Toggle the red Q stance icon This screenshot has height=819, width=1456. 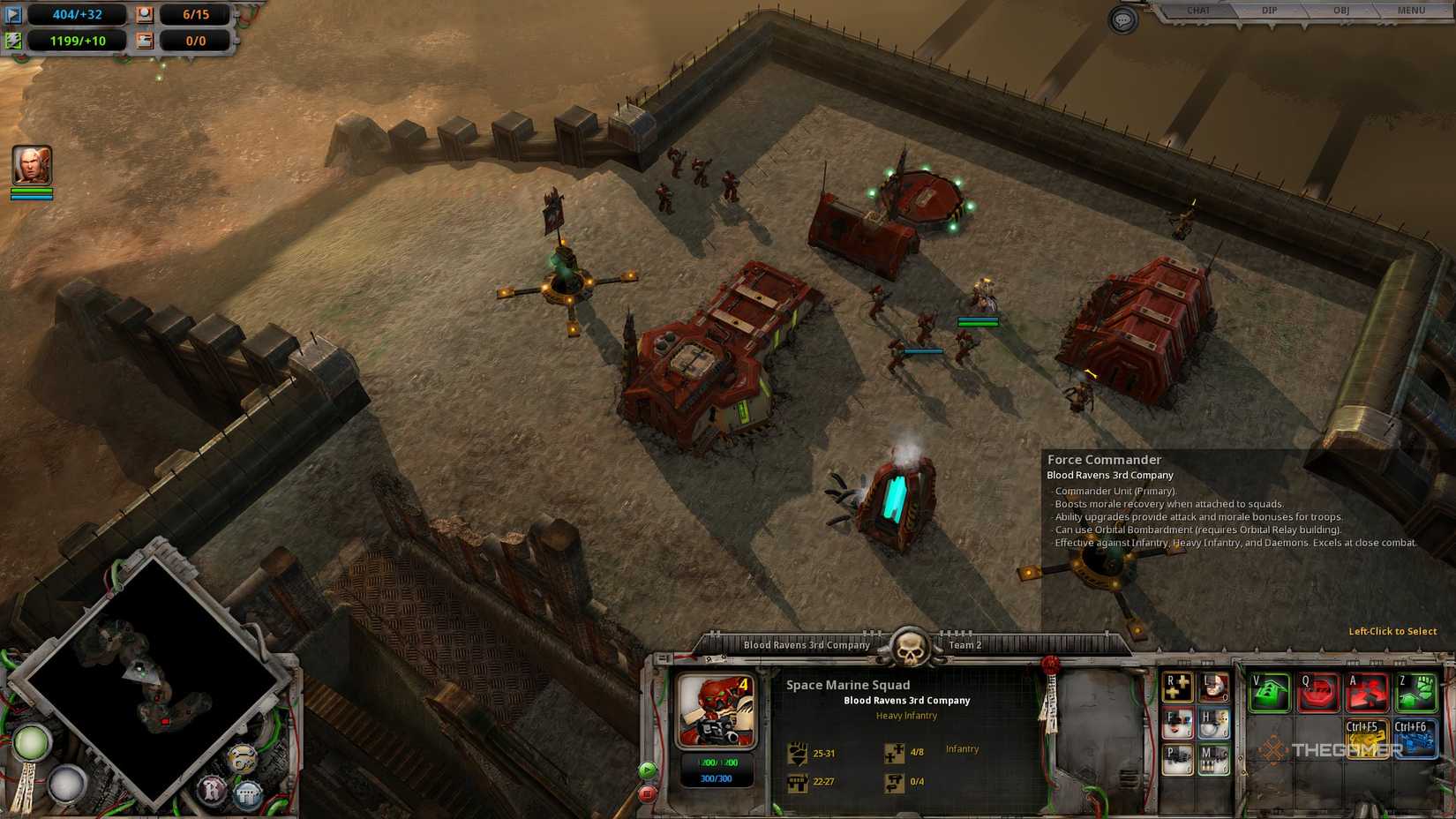pos(1319,691)
